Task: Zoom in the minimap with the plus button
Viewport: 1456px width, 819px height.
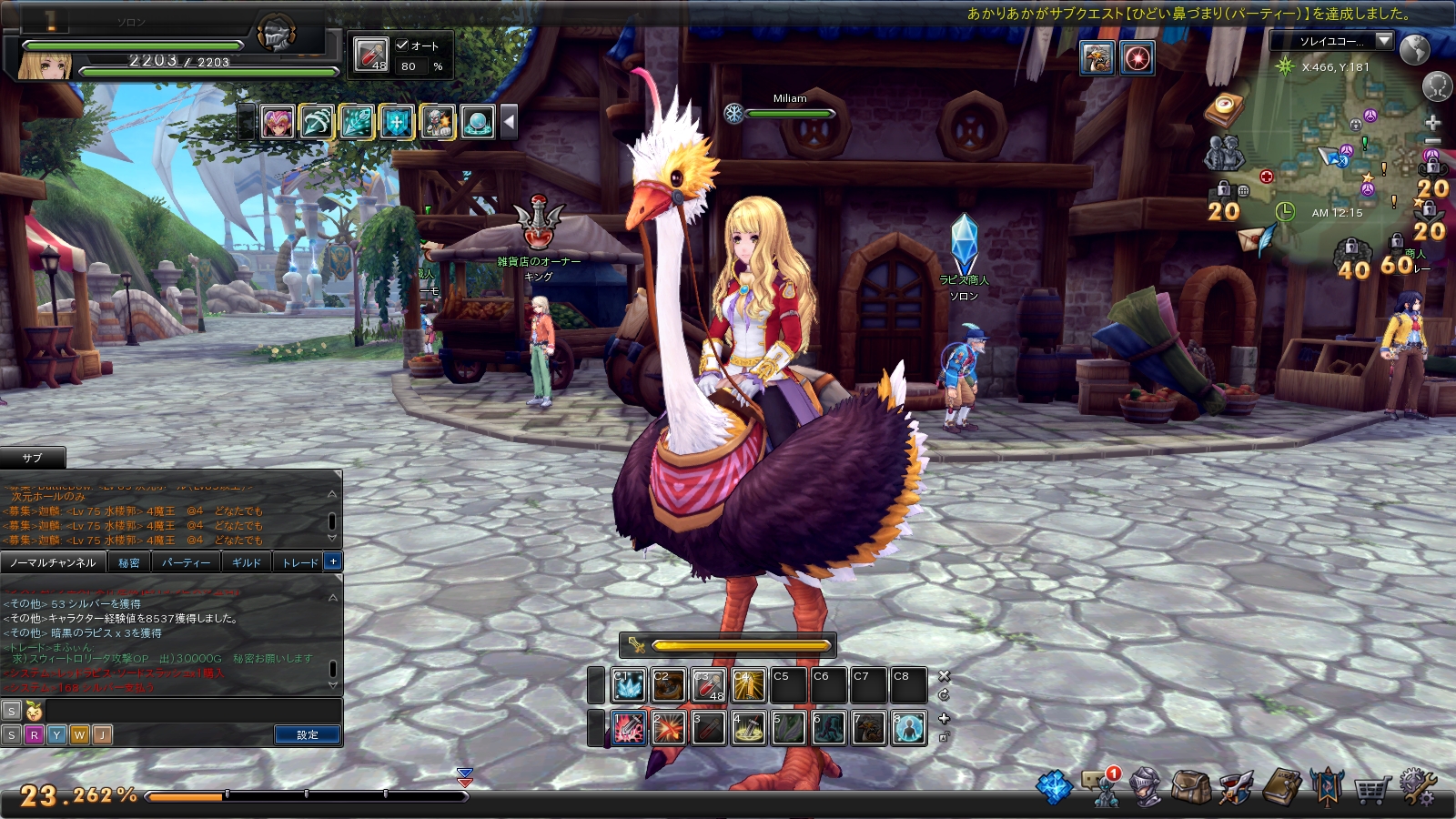Action: 1432,122
